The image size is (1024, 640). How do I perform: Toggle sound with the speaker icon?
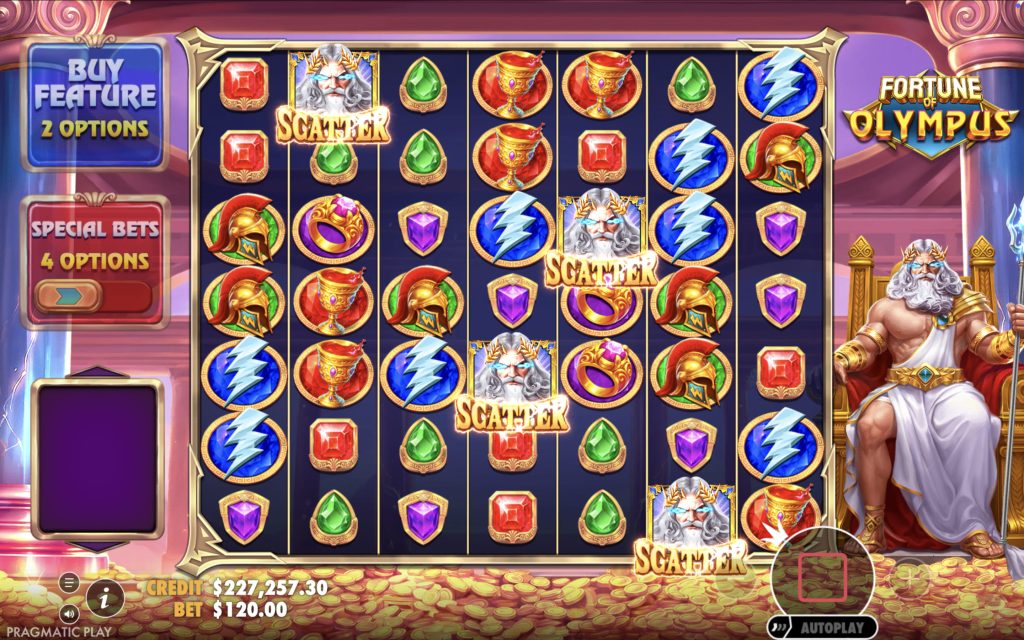click(69, 611)
